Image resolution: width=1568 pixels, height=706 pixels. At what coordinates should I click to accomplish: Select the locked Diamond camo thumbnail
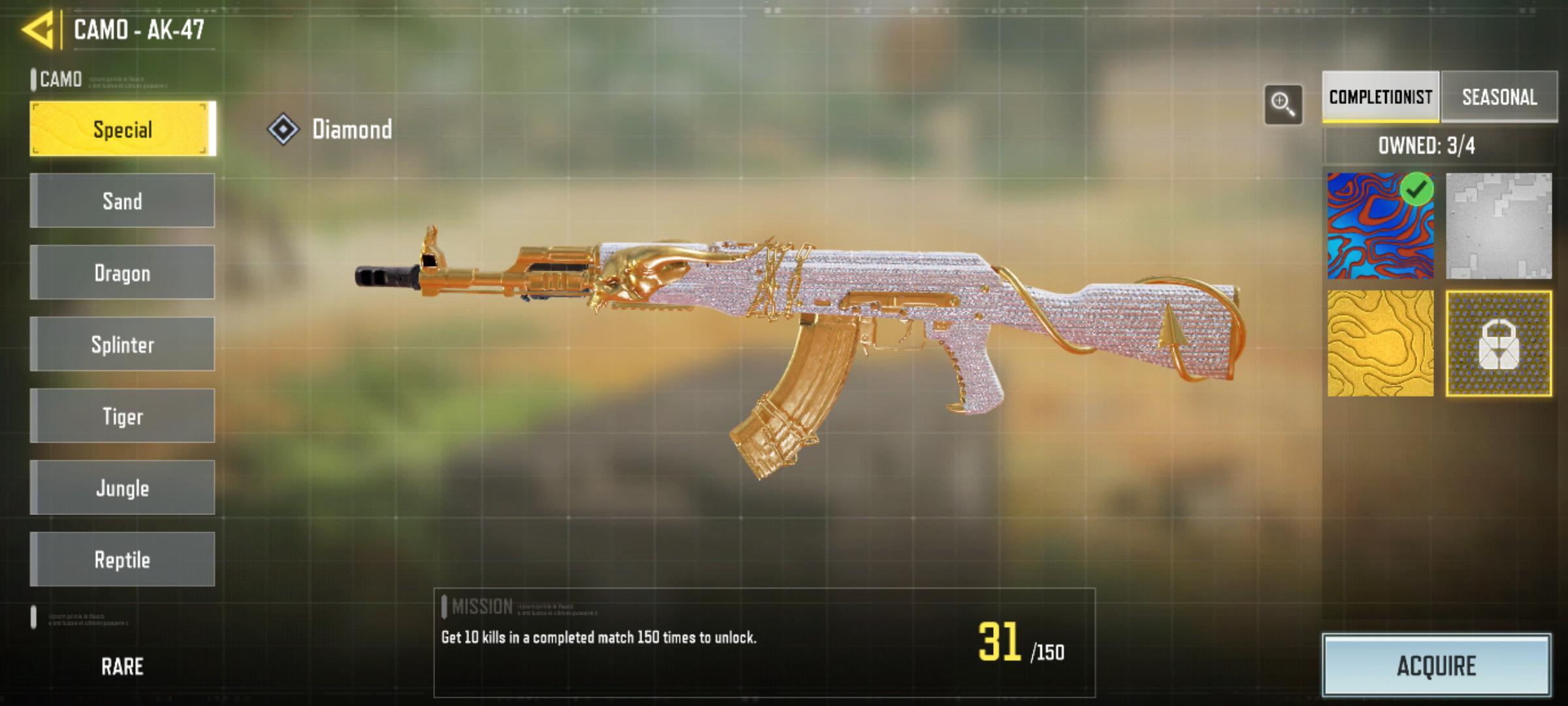pyautogui.click(x=1498, y=344)
